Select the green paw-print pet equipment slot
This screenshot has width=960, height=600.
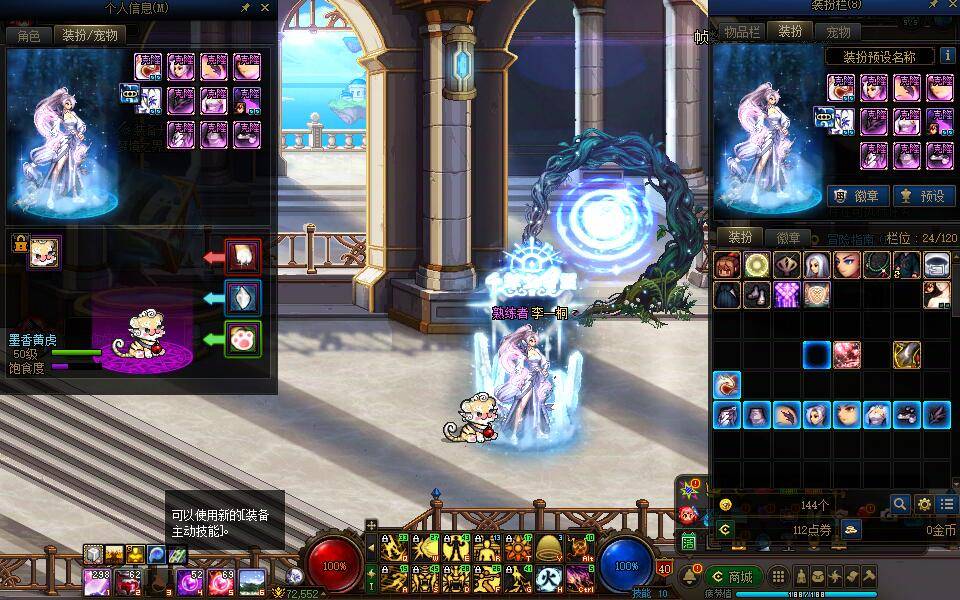pyautogui.click(x=243, y=339)
